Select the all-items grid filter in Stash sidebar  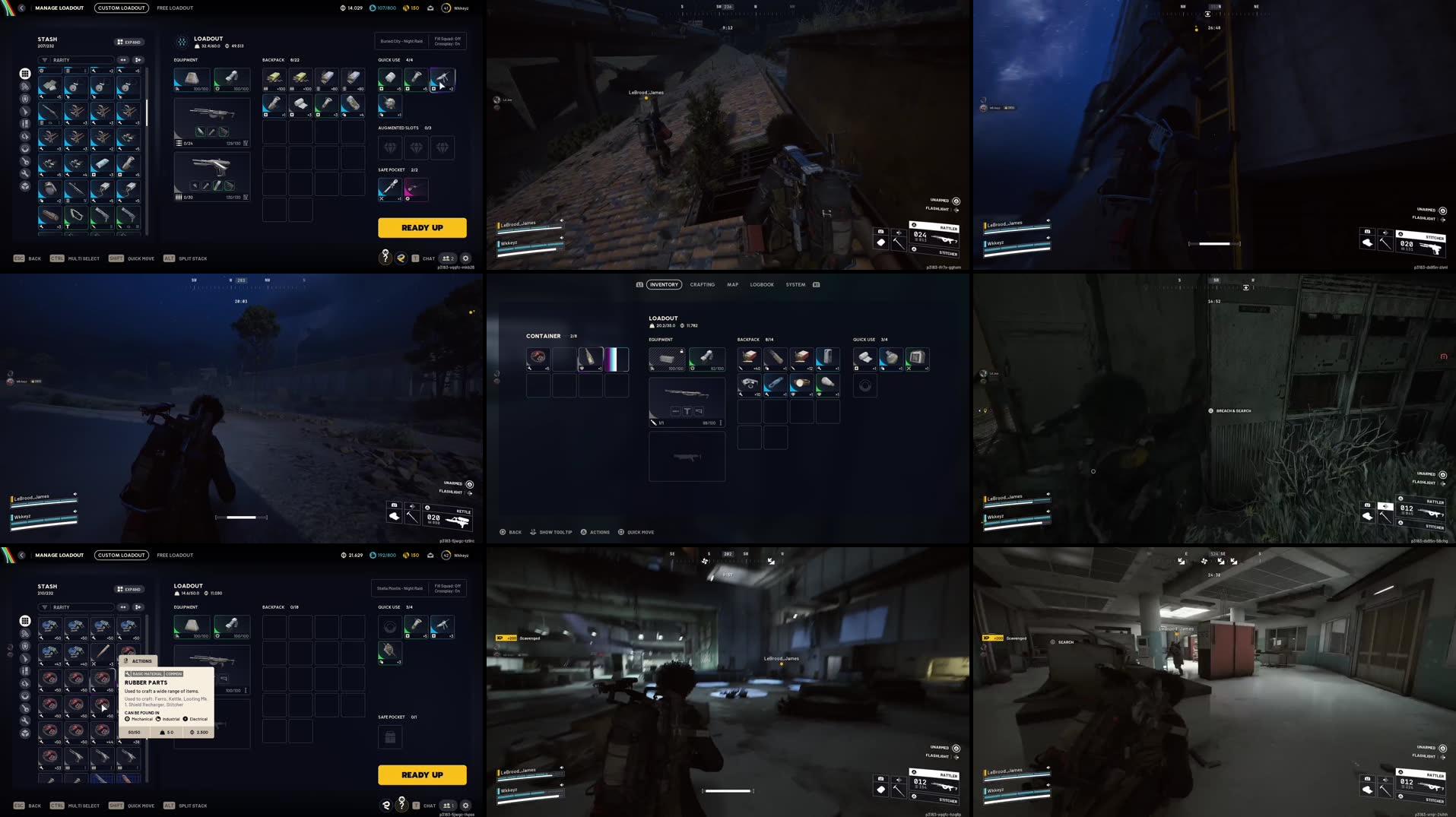[25, 74]
